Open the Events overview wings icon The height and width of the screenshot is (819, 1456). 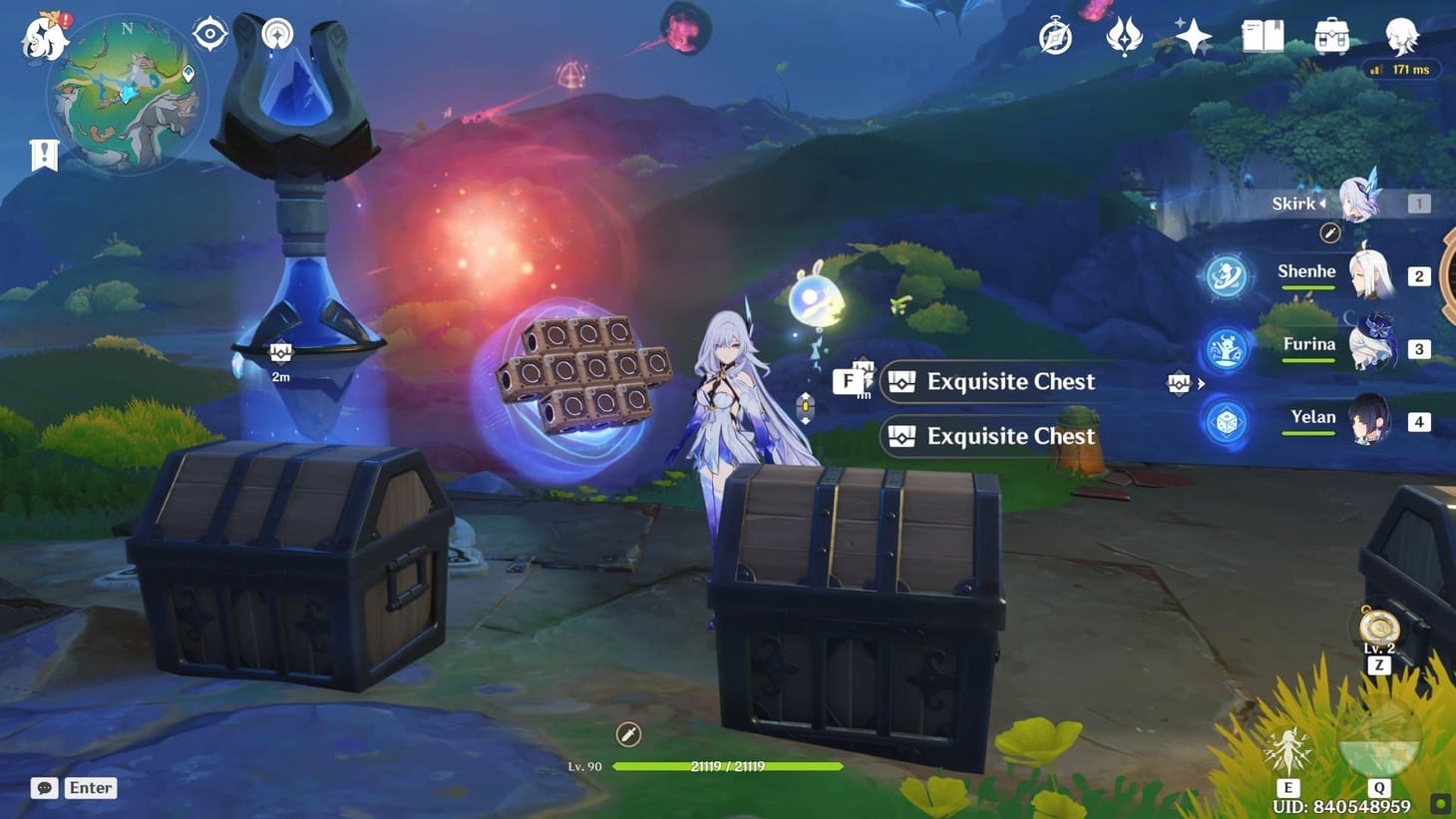click(x=1125, y=36)
